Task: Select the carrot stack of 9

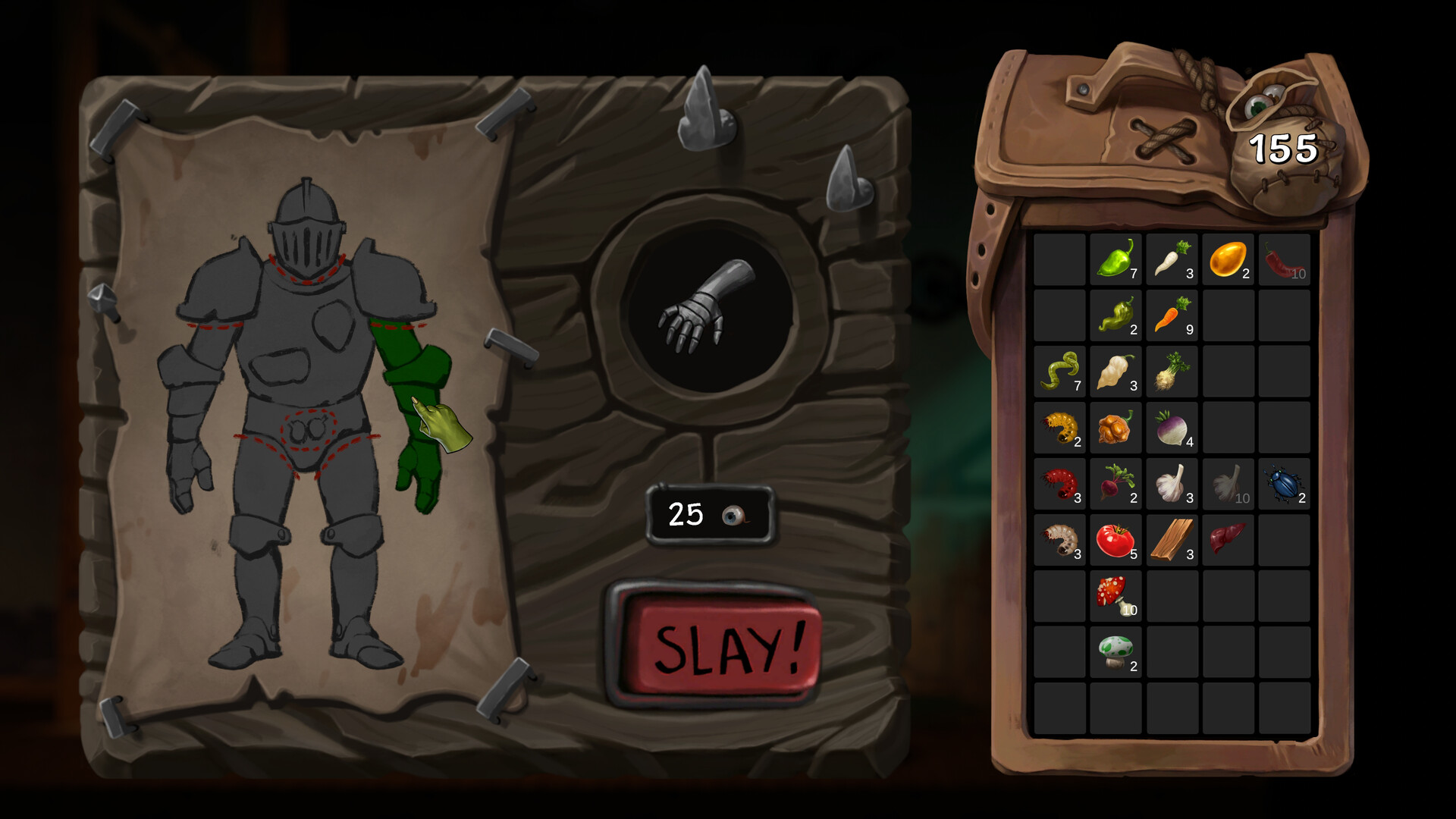Action: pos(1172,317)
